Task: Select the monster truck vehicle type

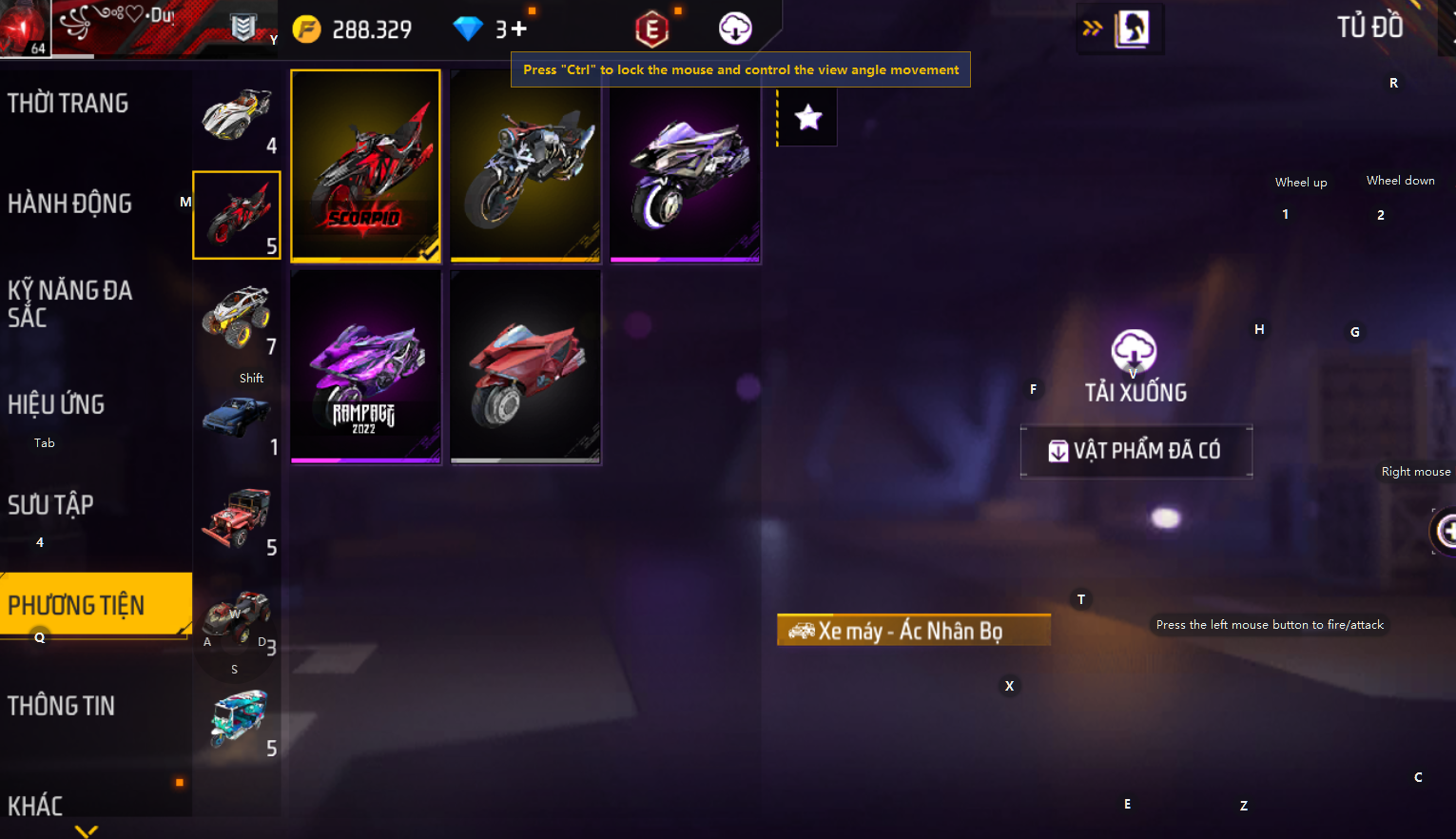Action: pos(237,316)
